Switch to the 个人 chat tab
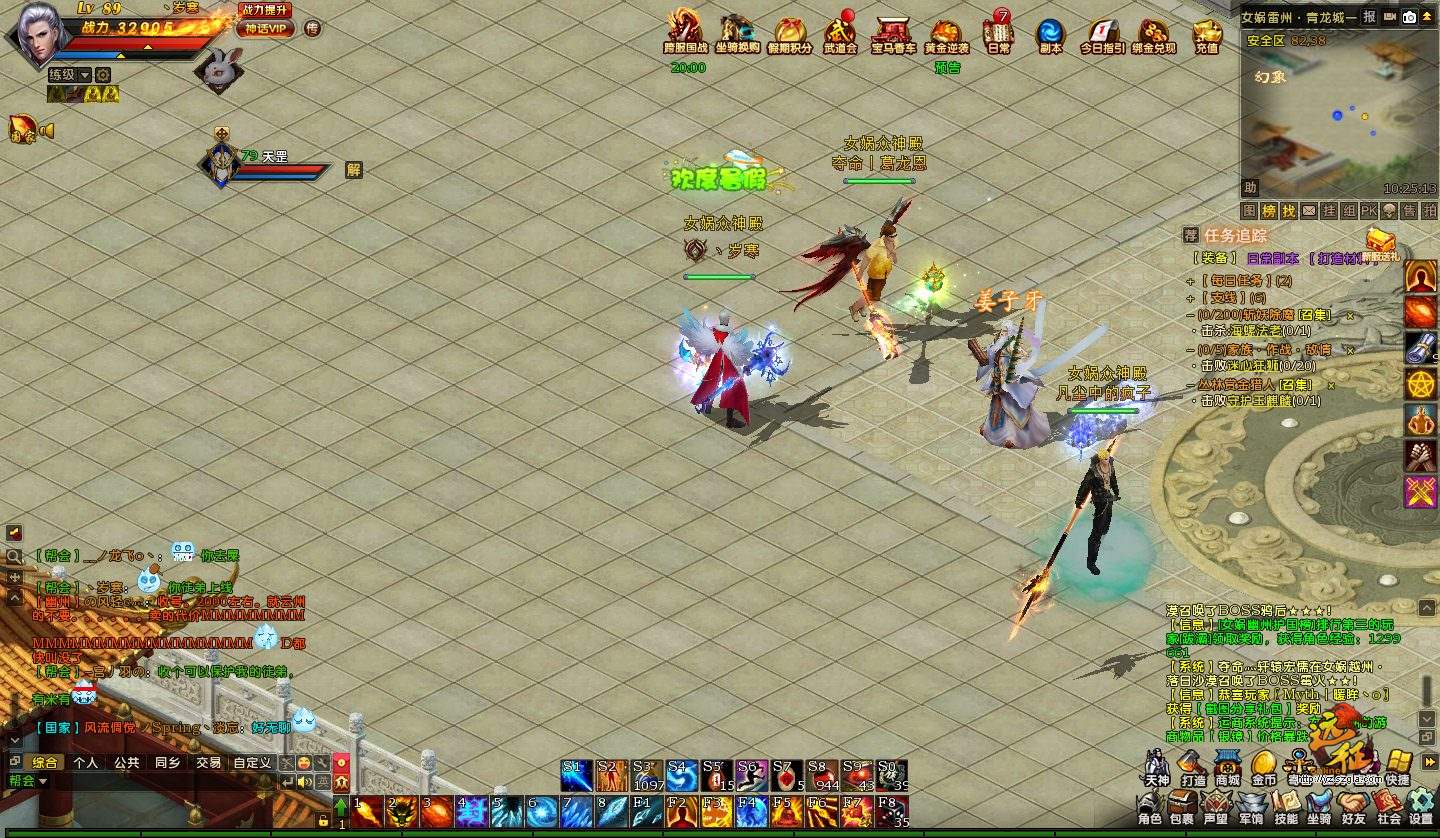The width and height of the screenshot is (1440, 838). pyautogui.click(x=86, y=762)
